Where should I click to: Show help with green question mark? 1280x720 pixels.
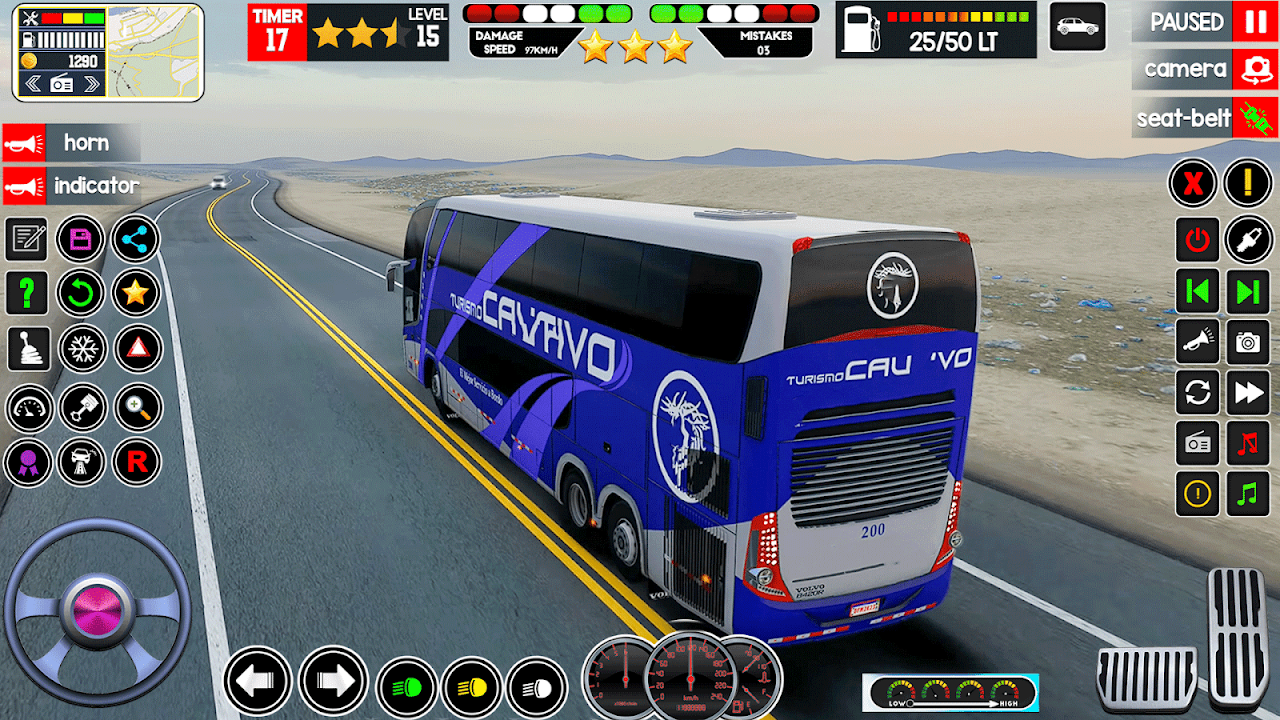(x=27, y=293)
